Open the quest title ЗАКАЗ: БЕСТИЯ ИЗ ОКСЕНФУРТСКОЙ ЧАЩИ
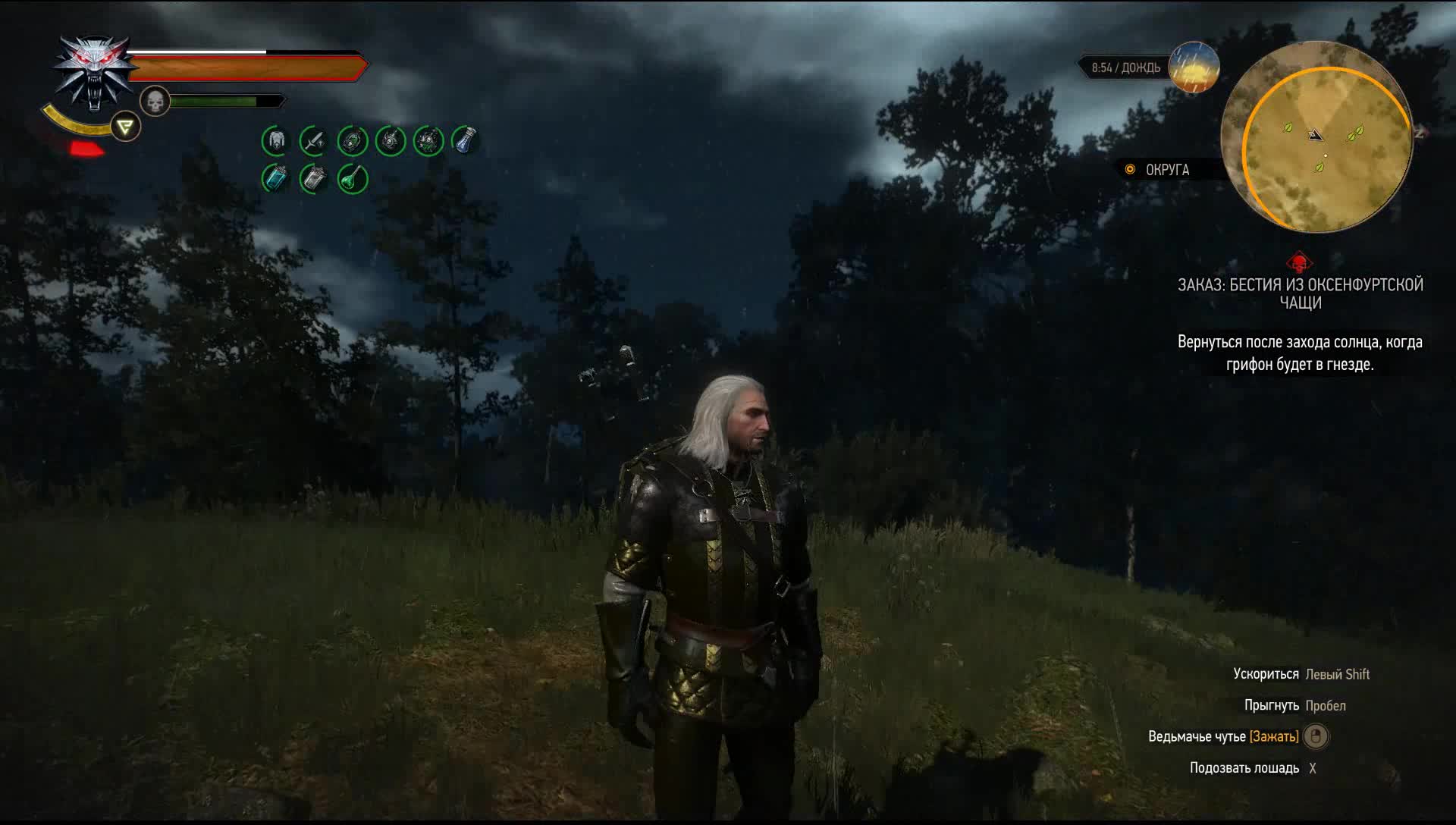 coord(1300,294)
